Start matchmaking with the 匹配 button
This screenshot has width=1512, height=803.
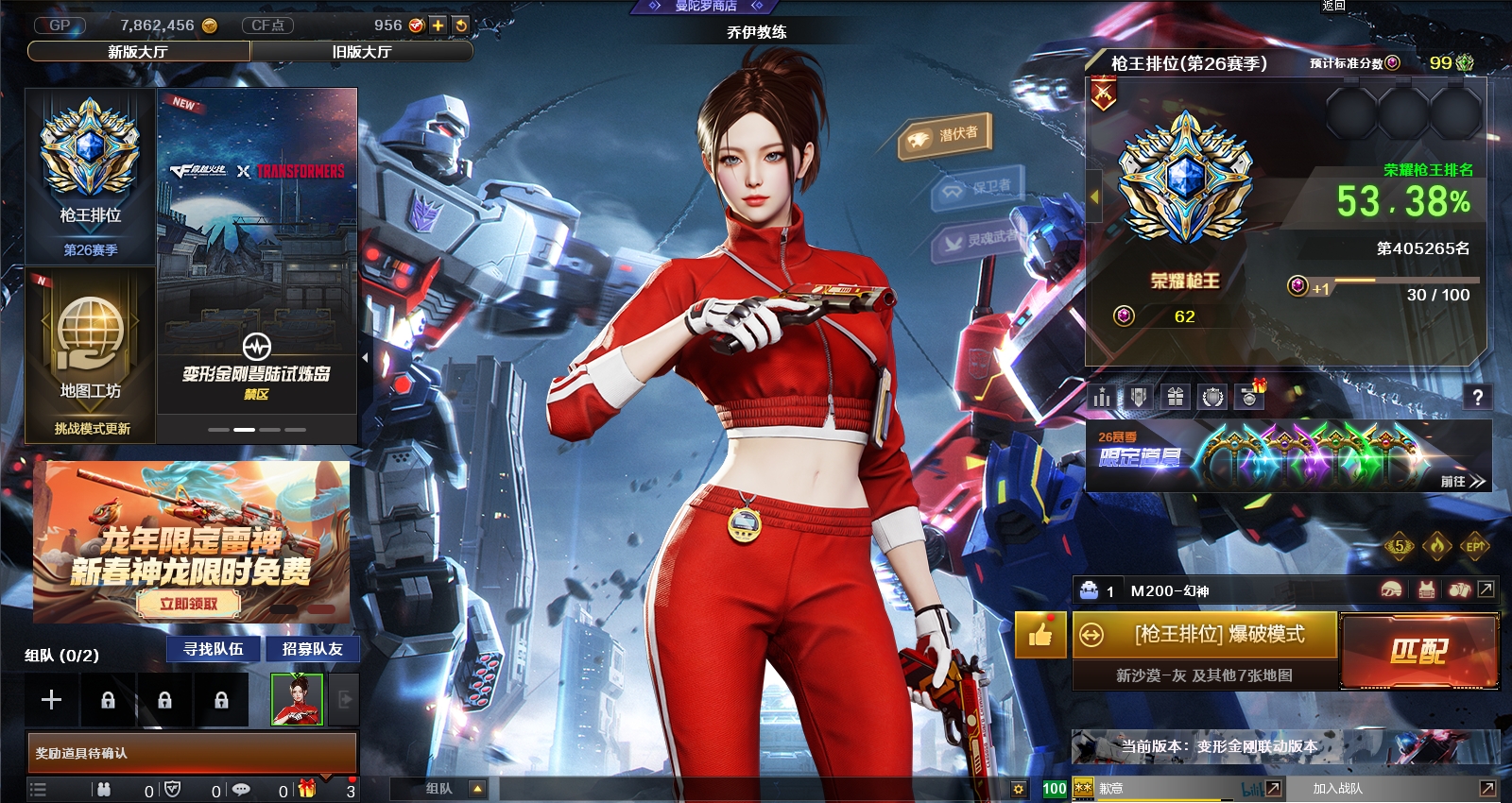coord(1418,650)
